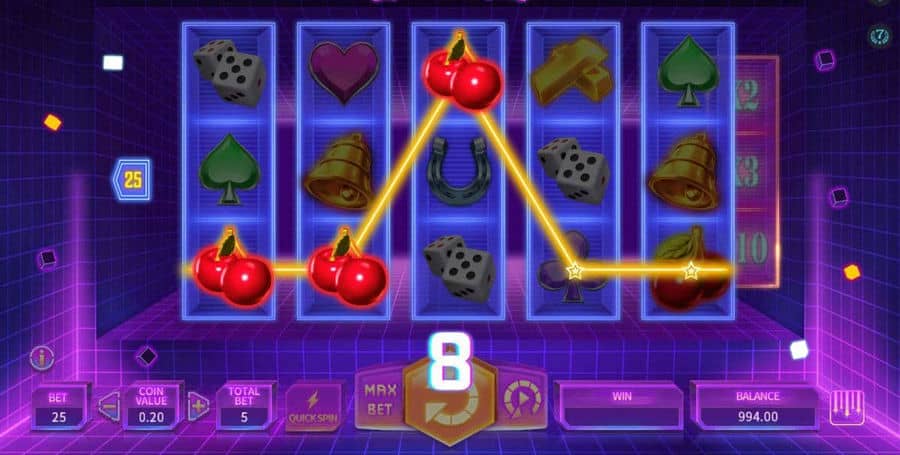Open the game info panel
The height and width of the screenshot is (455, 900).
[x=41, y=356]
